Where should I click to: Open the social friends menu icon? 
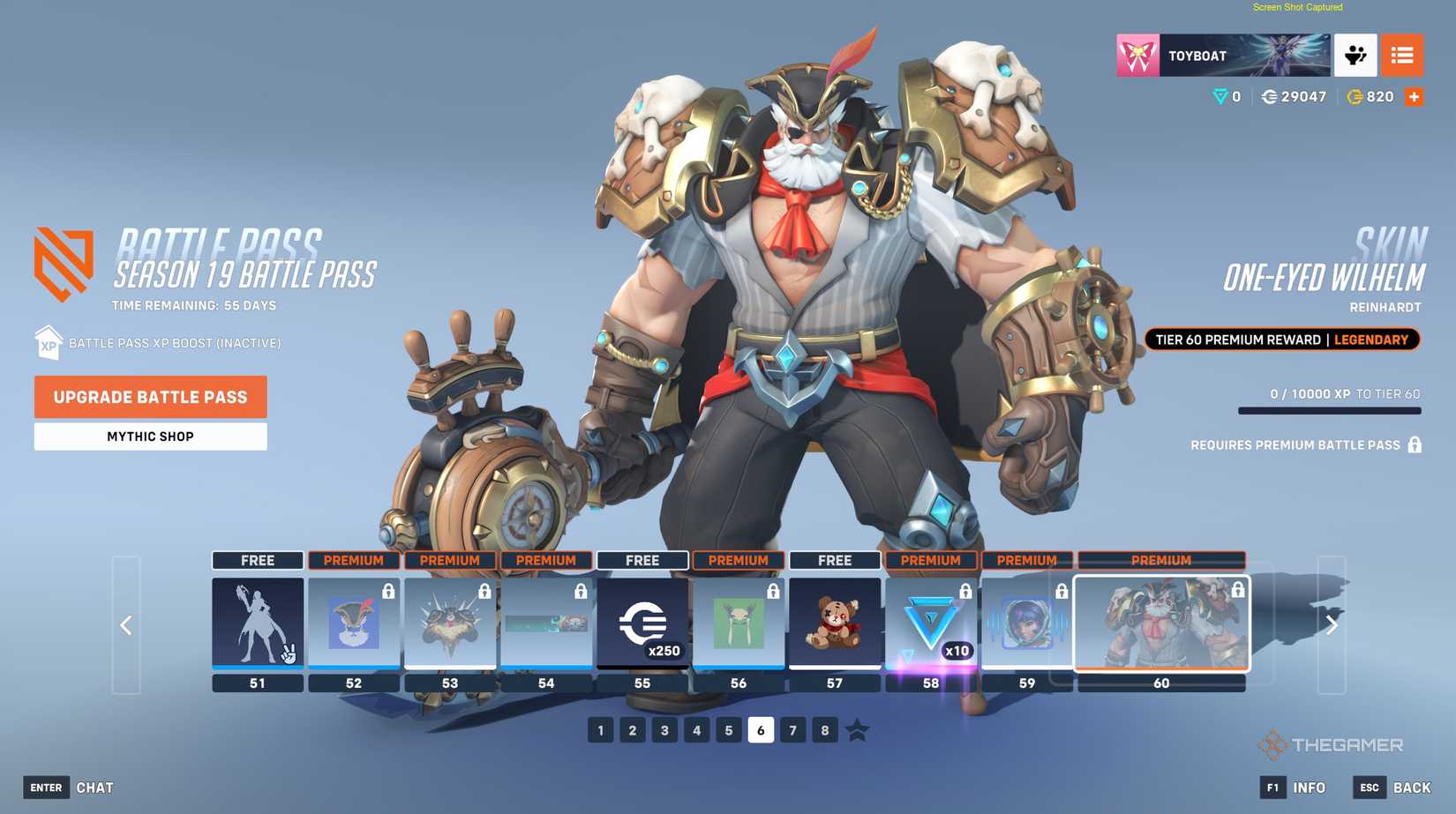click(1355, 56)
